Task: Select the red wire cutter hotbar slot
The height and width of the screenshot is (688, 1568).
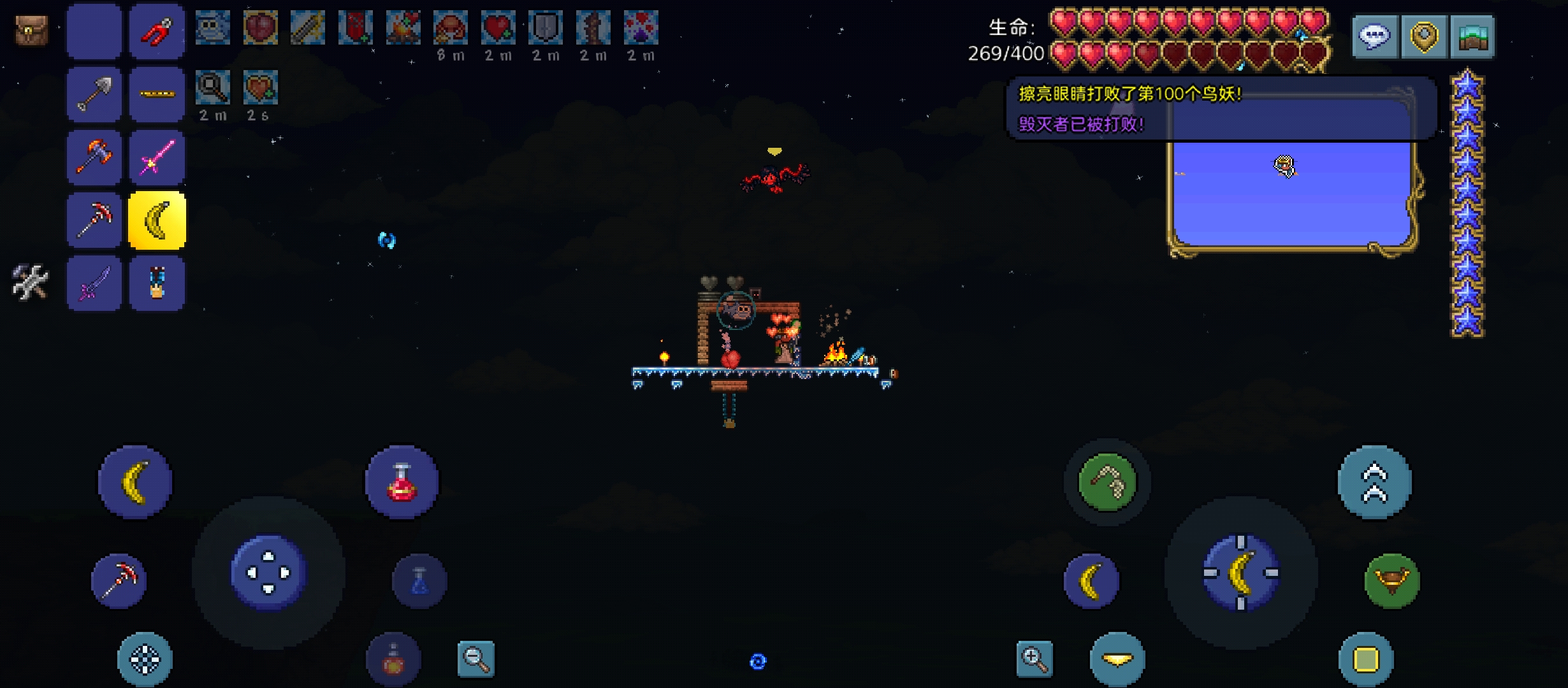Action: pyautogui.click(x=157, y=32)
